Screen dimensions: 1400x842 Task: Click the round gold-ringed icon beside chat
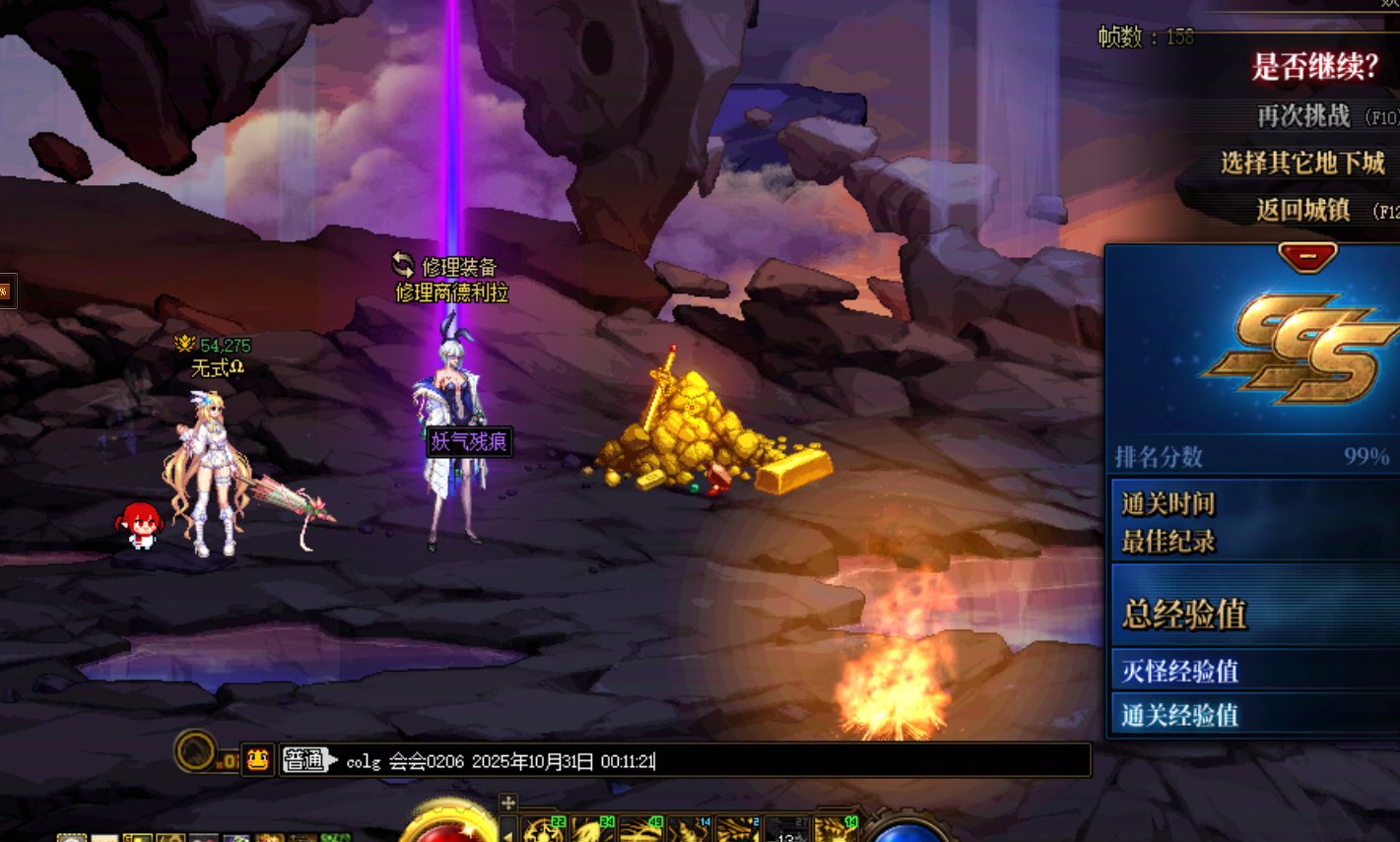(x=196, y=751)
